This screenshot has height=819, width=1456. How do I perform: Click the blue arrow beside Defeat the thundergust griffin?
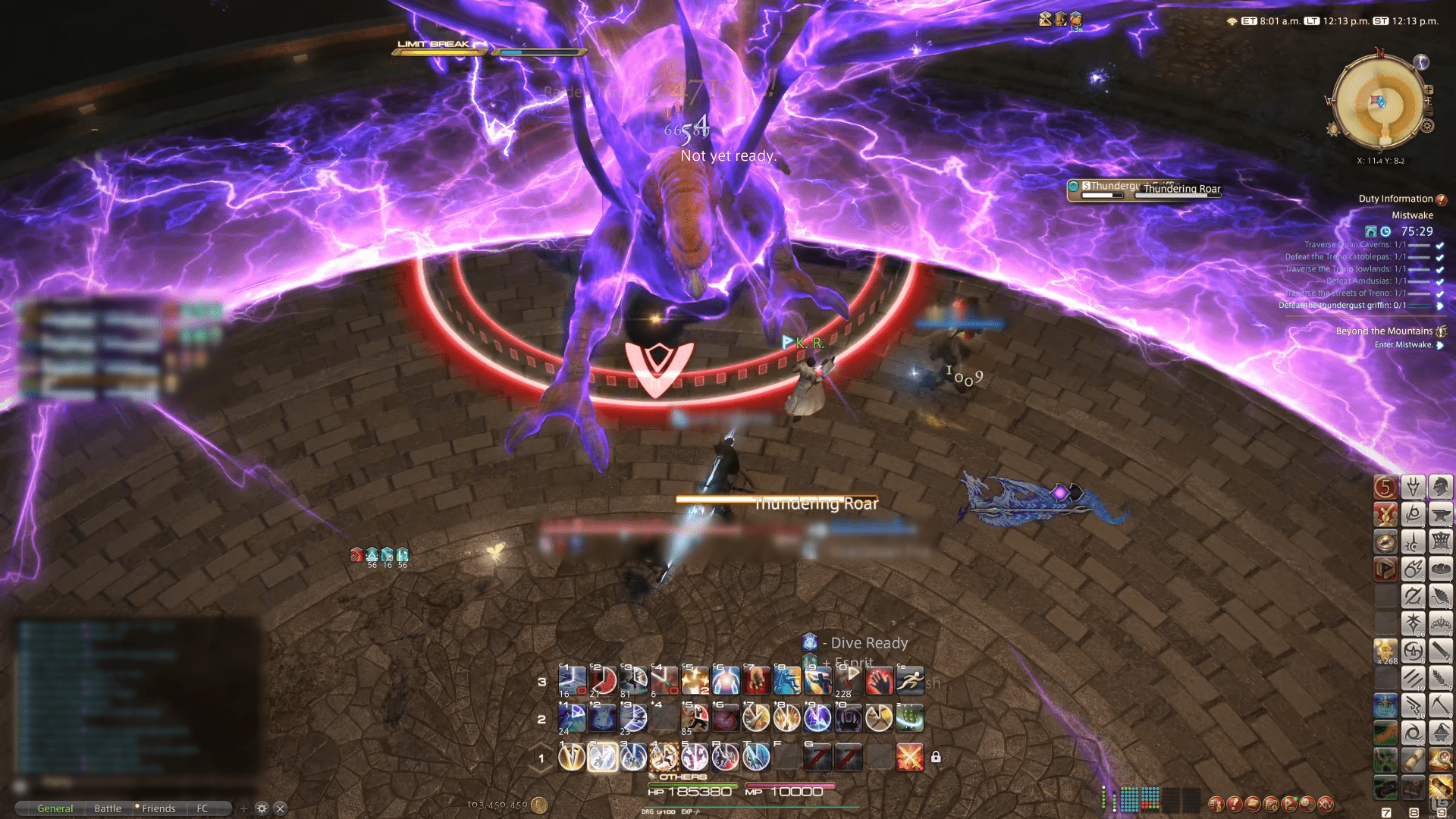(x=1442, y=306)
